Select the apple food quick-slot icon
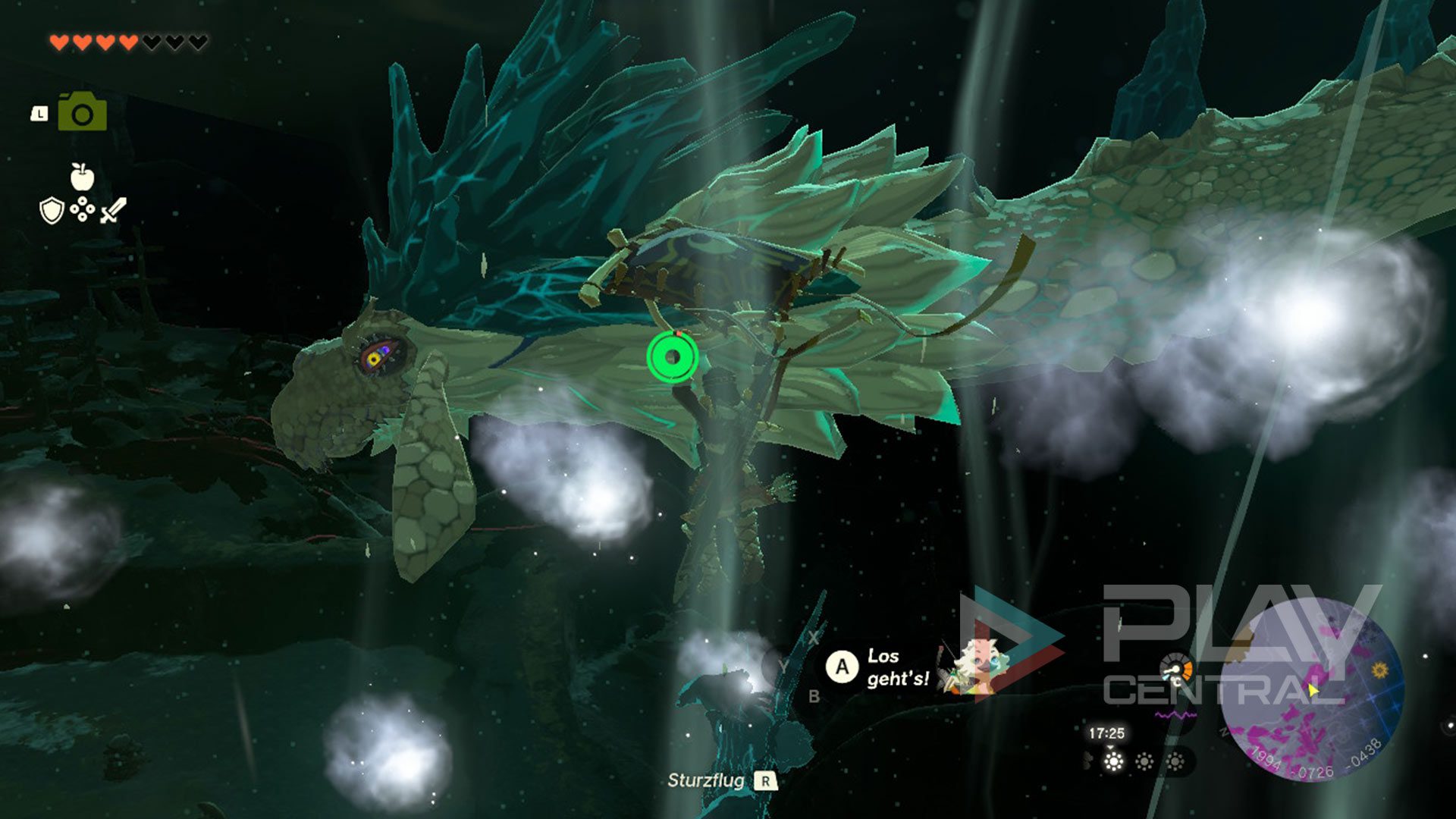 point(82,177)
